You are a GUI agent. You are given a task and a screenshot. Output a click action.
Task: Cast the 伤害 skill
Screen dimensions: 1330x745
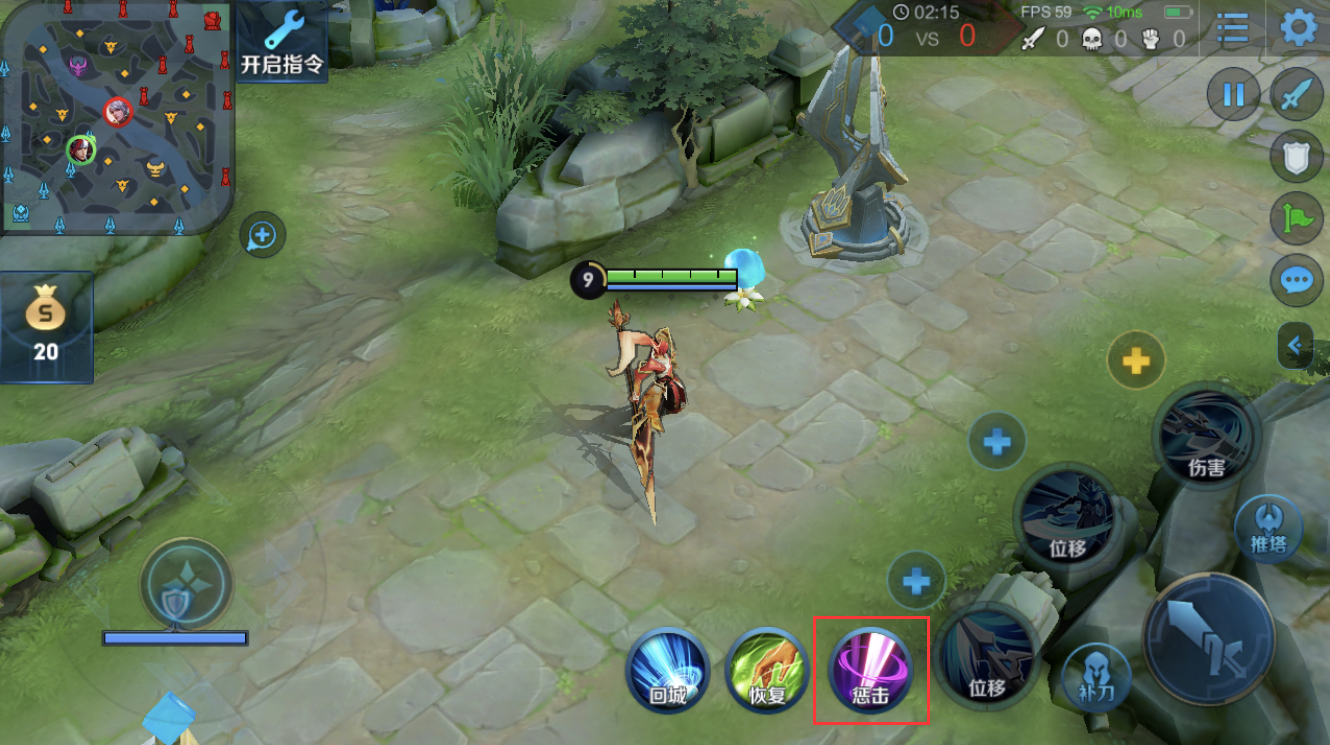coord(1206,436)
